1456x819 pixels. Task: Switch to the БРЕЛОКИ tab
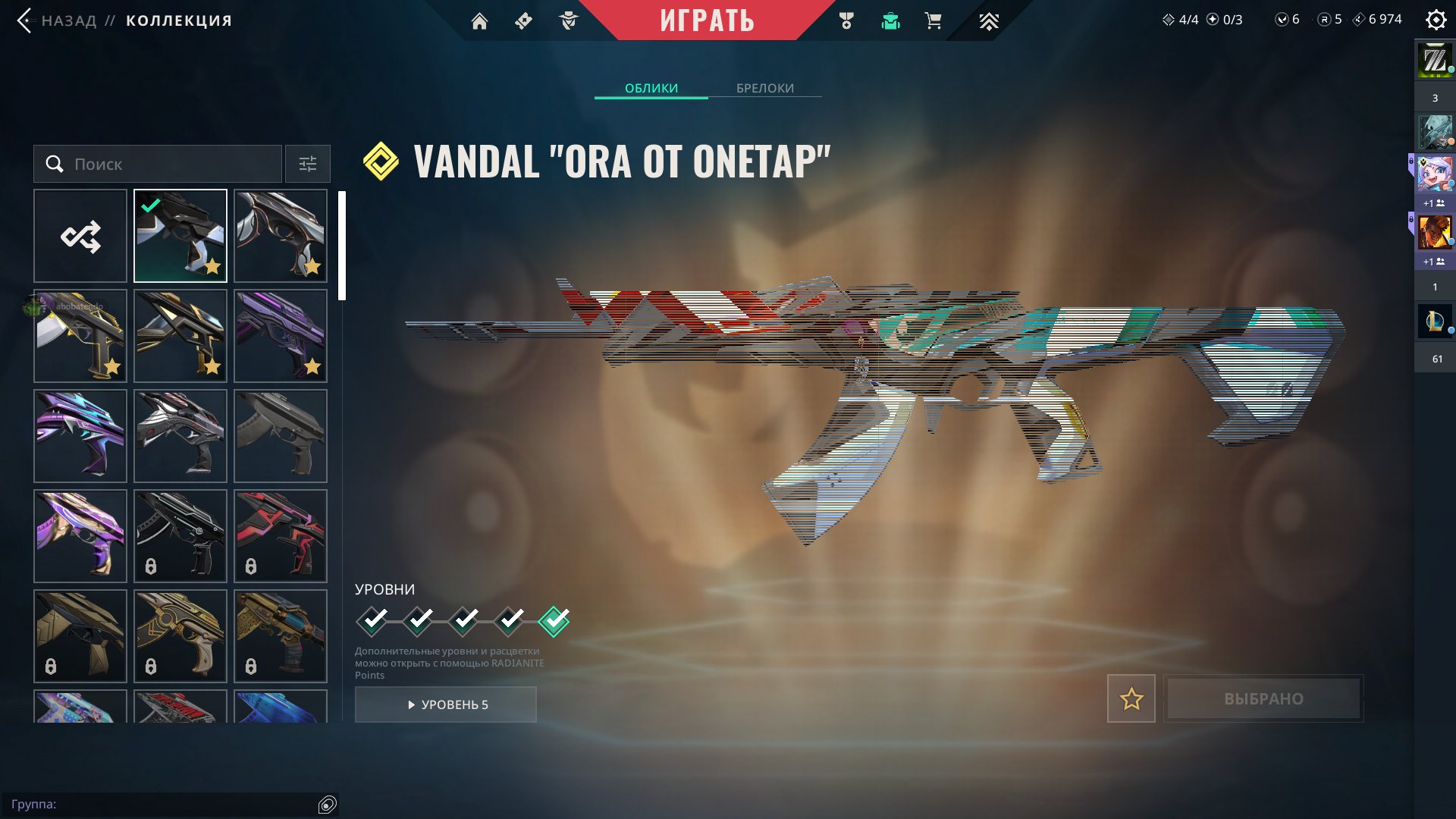click(764, 88)
